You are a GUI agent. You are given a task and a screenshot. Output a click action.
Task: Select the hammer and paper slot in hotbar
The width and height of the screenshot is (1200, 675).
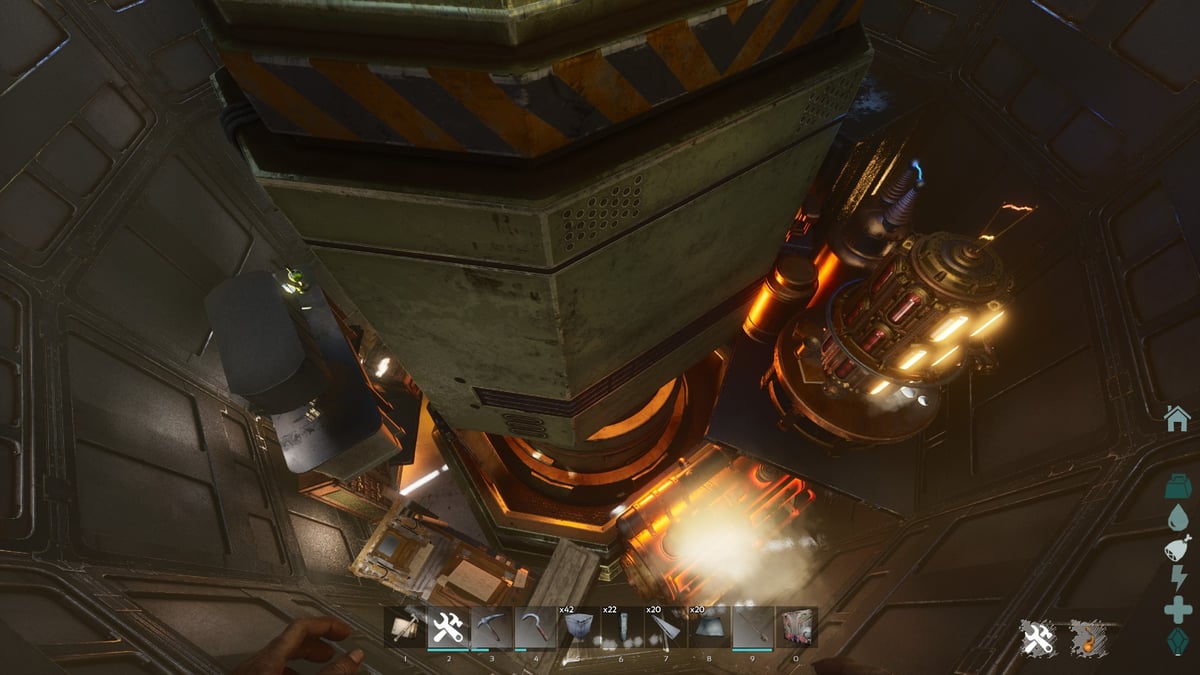click(x=405, y=628)
